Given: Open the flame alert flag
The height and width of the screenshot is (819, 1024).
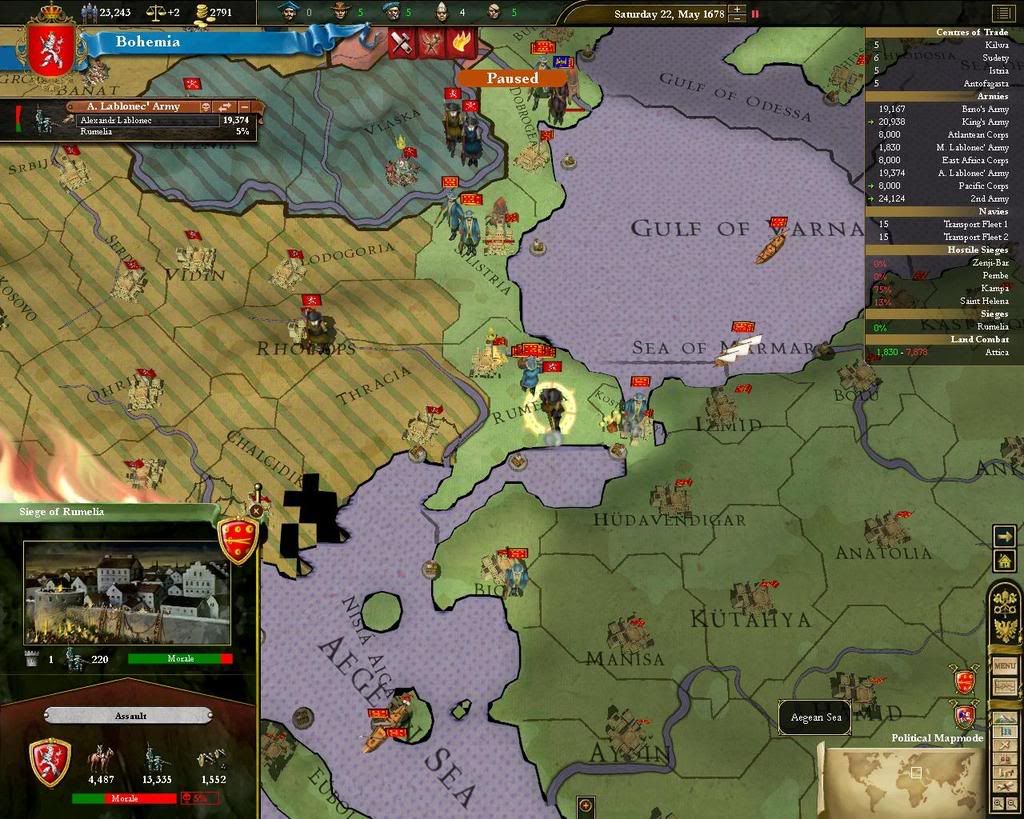Looking at the screenshot, I should tap(461, 43).
